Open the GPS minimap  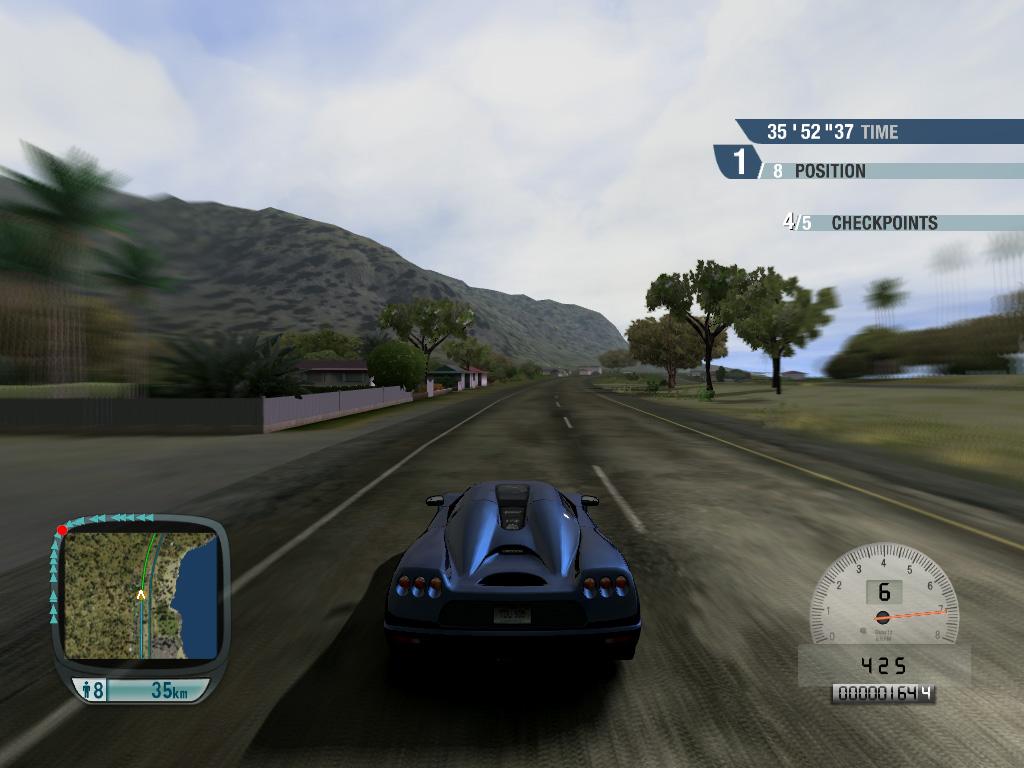click(140, 596)
